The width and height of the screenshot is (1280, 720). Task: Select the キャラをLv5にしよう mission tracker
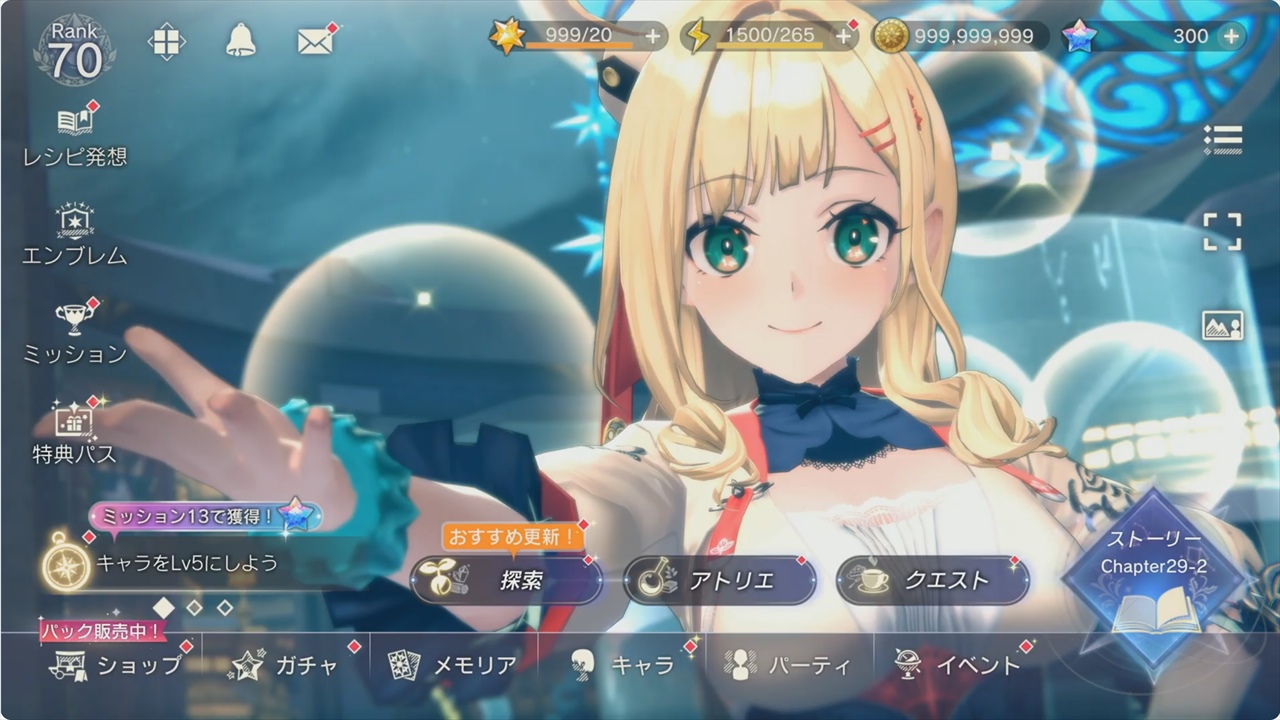185,562
